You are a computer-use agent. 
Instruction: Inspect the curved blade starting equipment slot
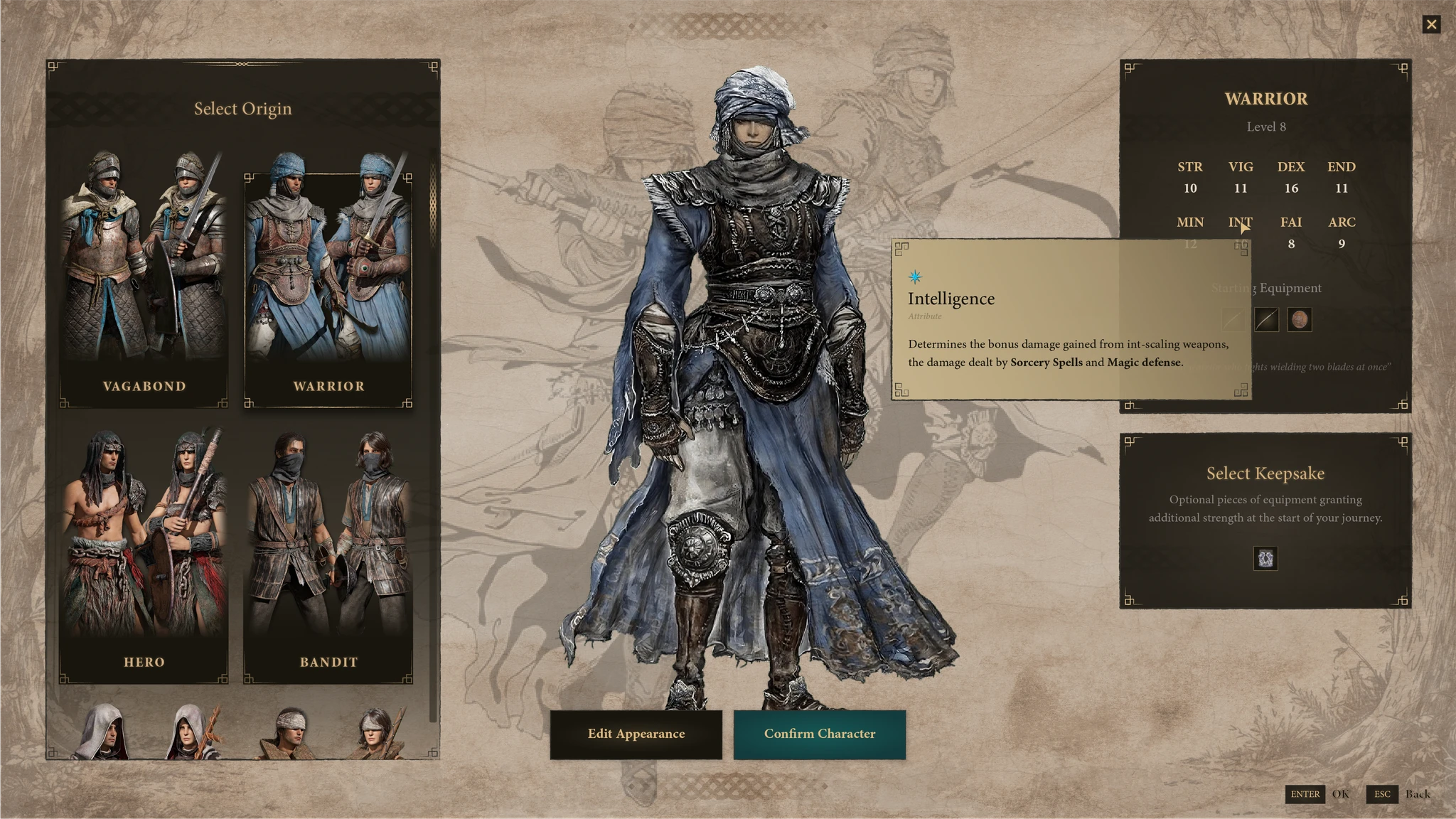click(1265, 320)
